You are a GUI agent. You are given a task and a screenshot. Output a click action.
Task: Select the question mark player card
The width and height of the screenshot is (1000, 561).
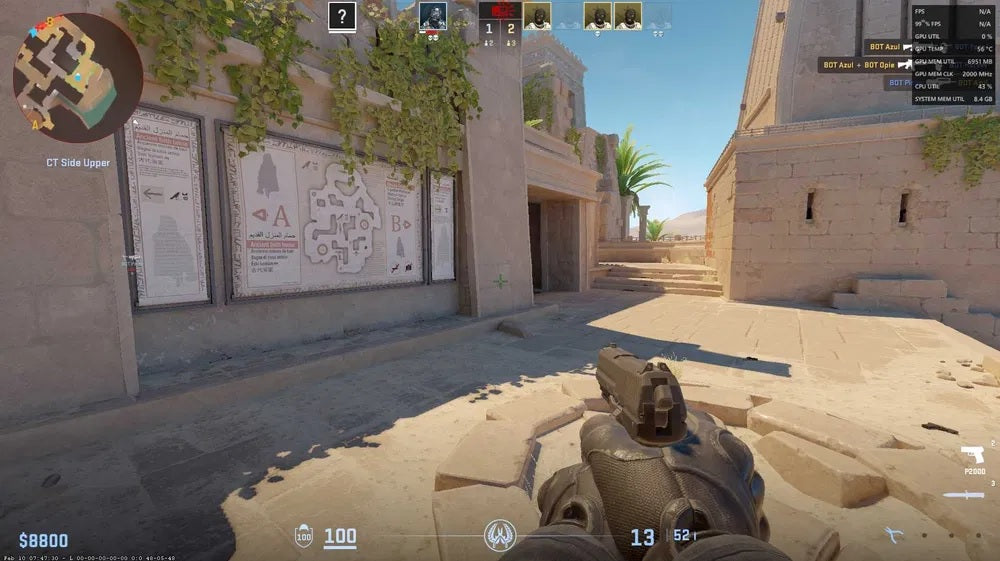342,15
